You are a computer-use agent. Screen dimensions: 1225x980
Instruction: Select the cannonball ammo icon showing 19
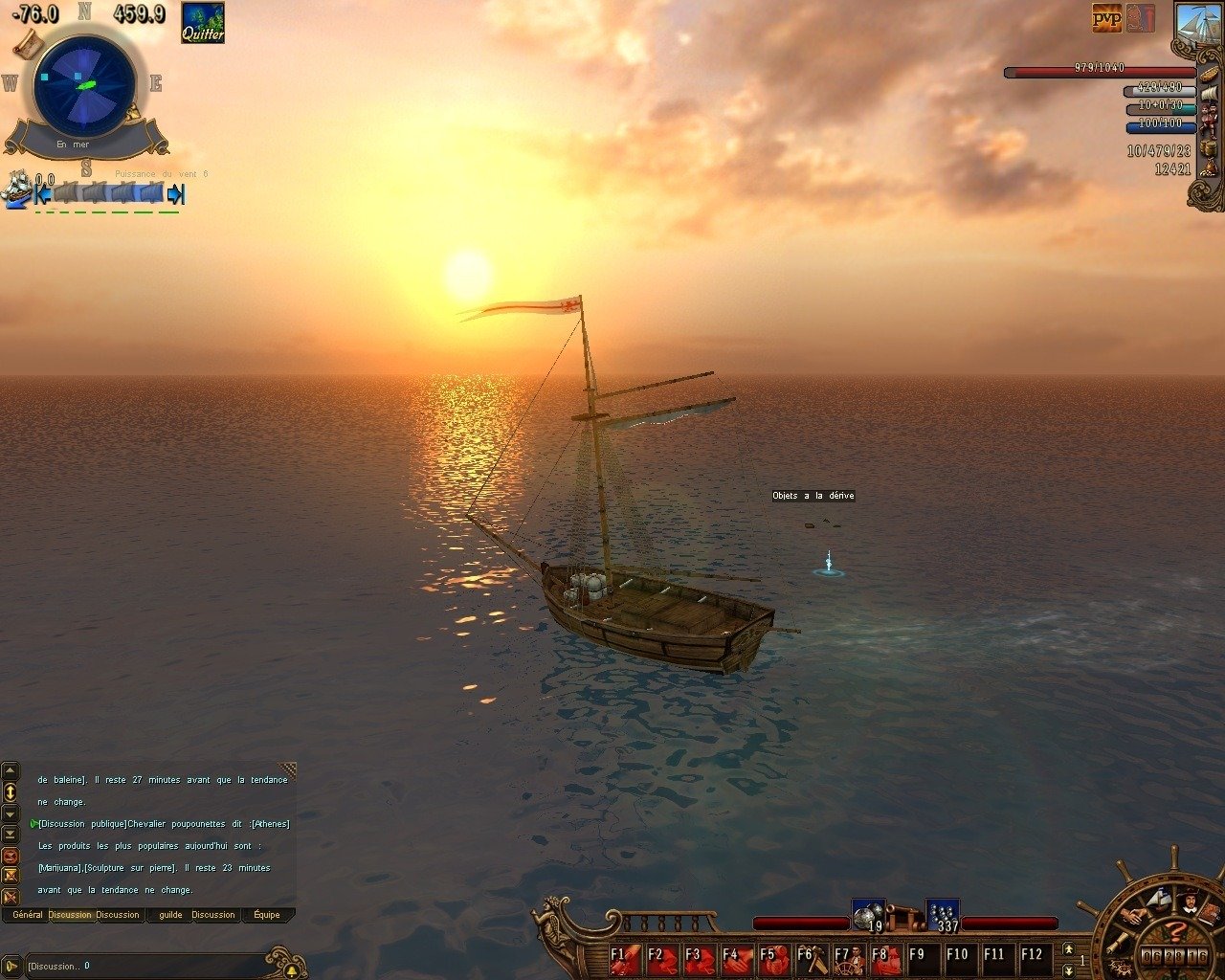coord(867,916)
